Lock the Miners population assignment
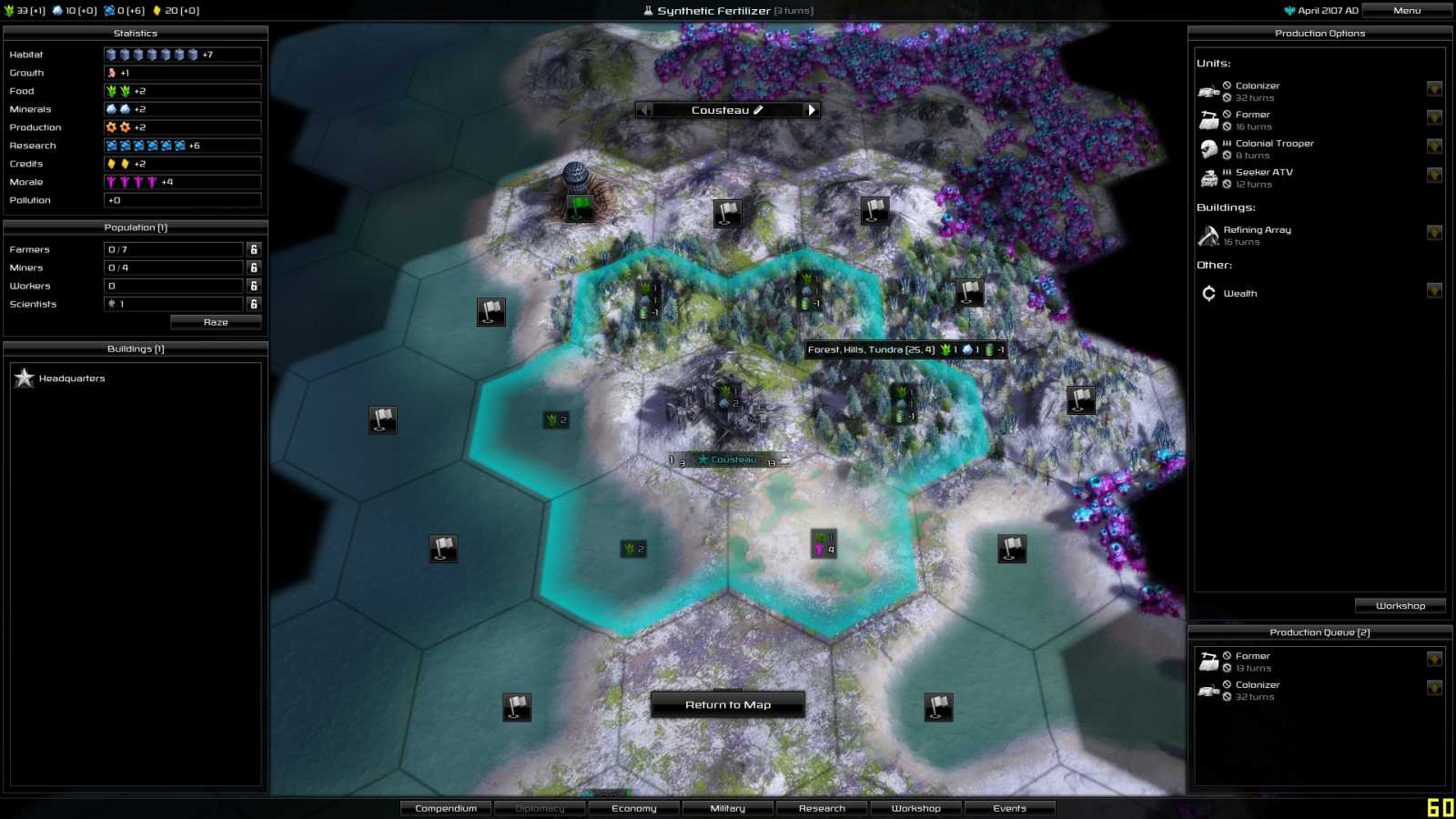 coord(254,267)
